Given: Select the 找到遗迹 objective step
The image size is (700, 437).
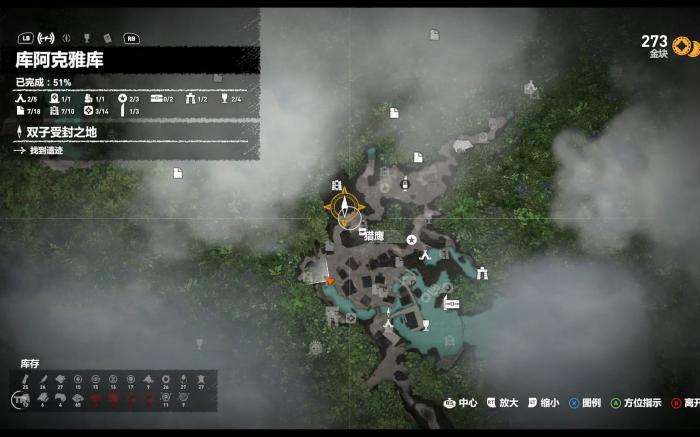Looking at the screenshot, I should [45, 150].
